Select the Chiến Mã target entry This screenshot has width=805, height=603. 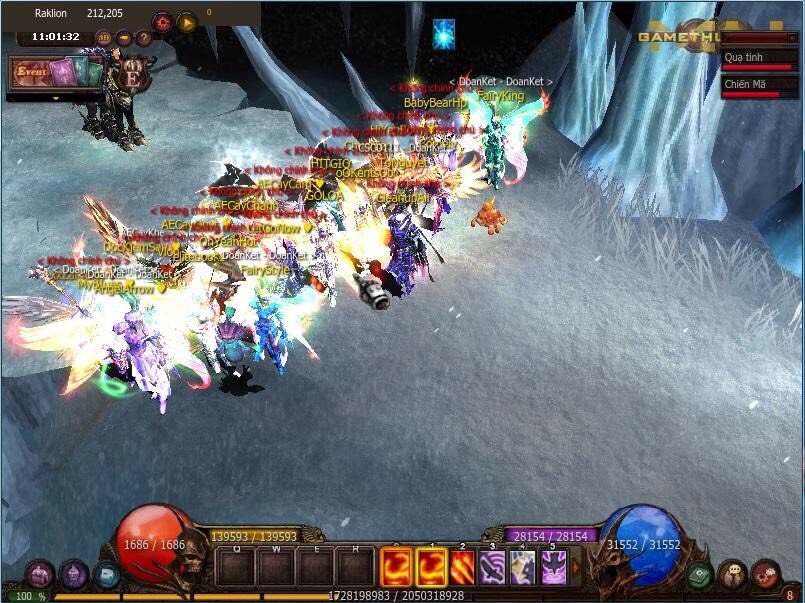pos(760,87)
